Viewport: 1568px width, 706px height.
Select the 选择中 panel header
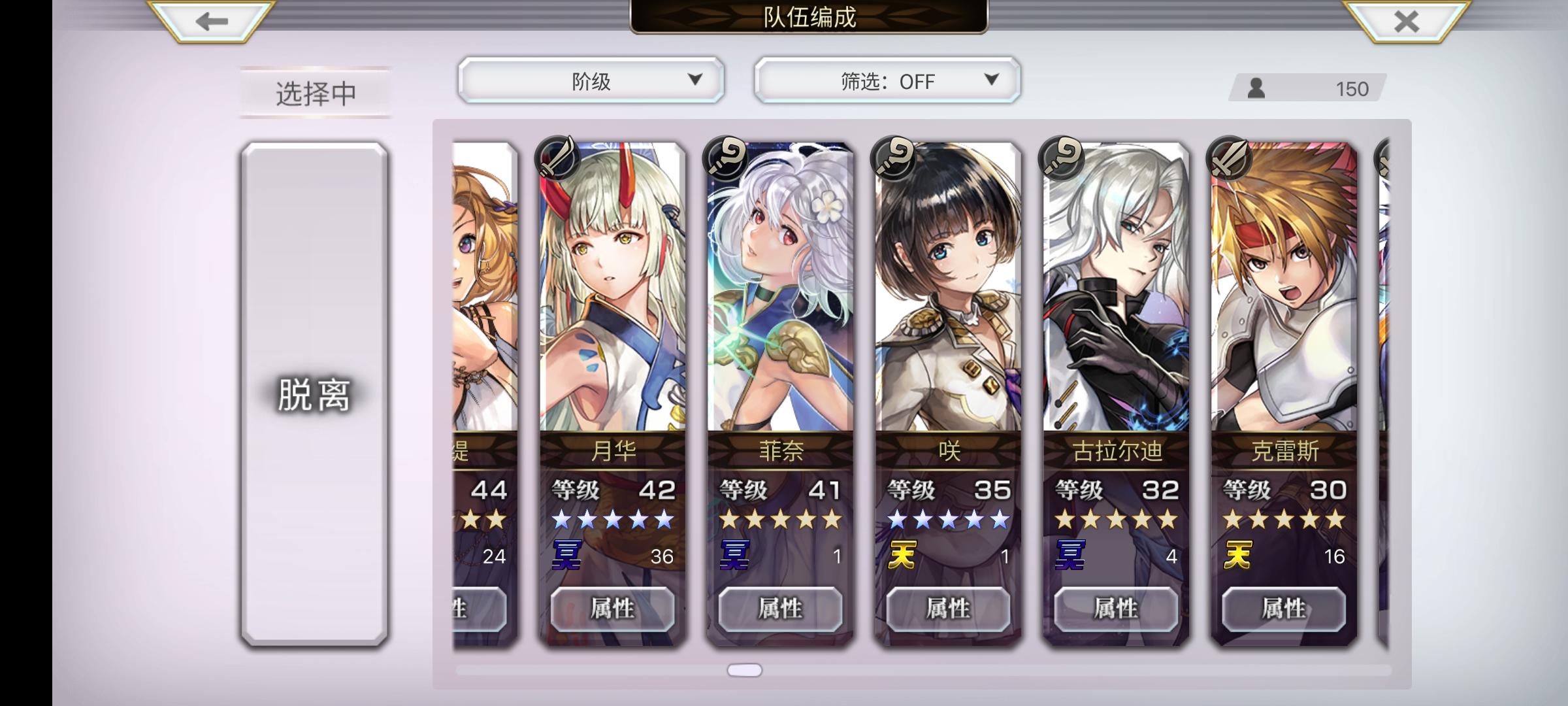[x=314, y=93]
